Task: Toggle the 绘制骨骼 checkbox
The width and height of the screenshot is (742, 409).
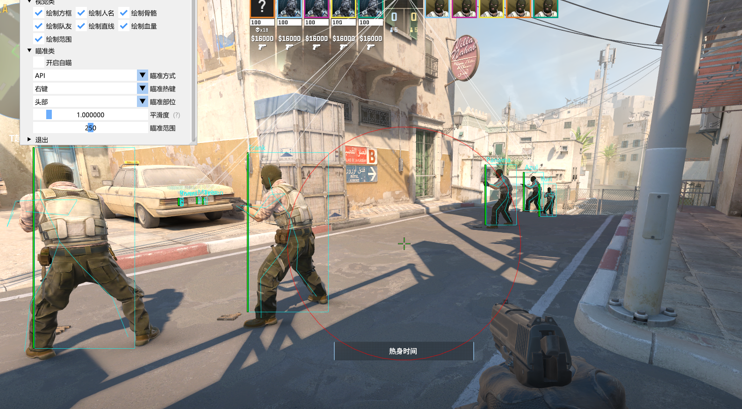Action: pyautogui.click(x=124, y=13)
